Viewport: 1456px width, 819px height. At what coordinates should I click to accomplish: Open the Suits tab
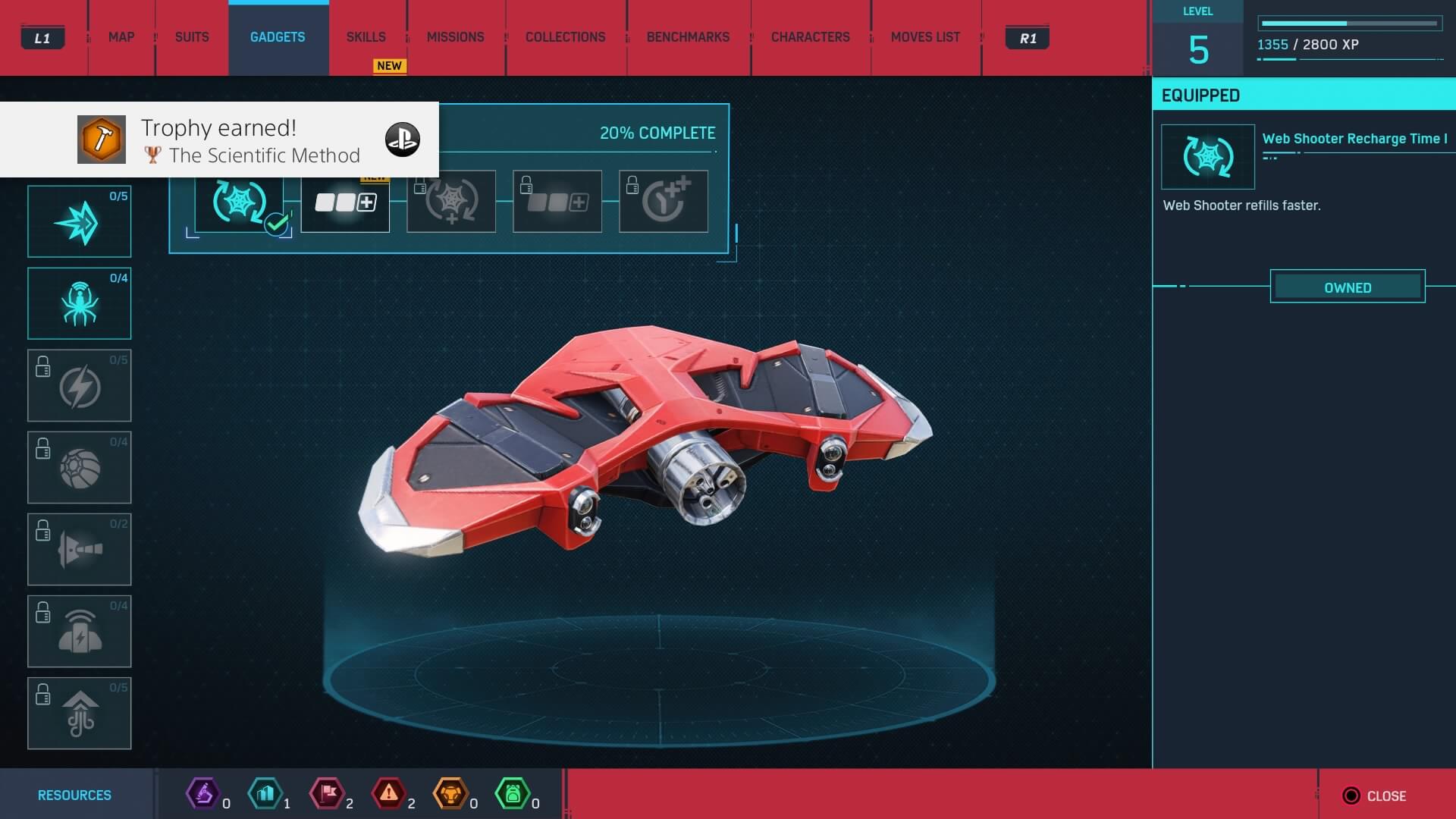[192, 37]
